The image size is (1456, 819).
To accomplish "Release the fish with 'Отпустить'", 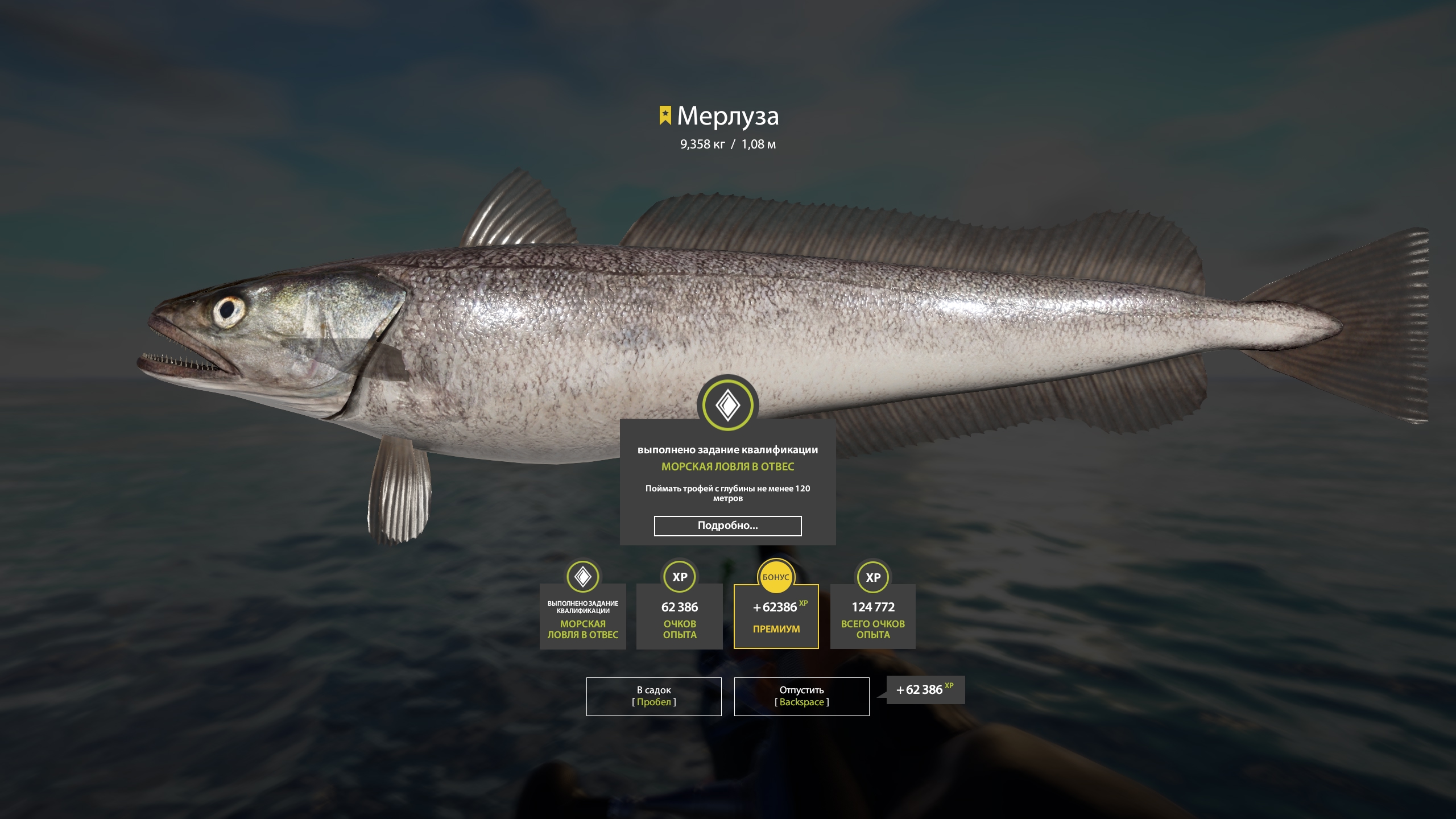I will point(801,696).
